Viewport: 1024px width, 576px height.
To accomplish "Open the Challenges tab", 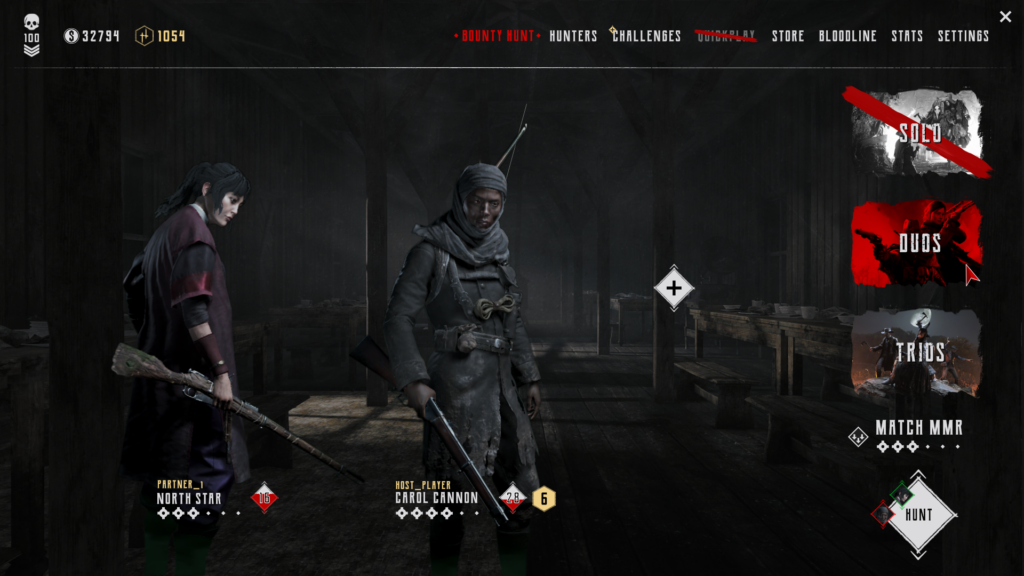I will pyautogui.click(x=646, y=36).
